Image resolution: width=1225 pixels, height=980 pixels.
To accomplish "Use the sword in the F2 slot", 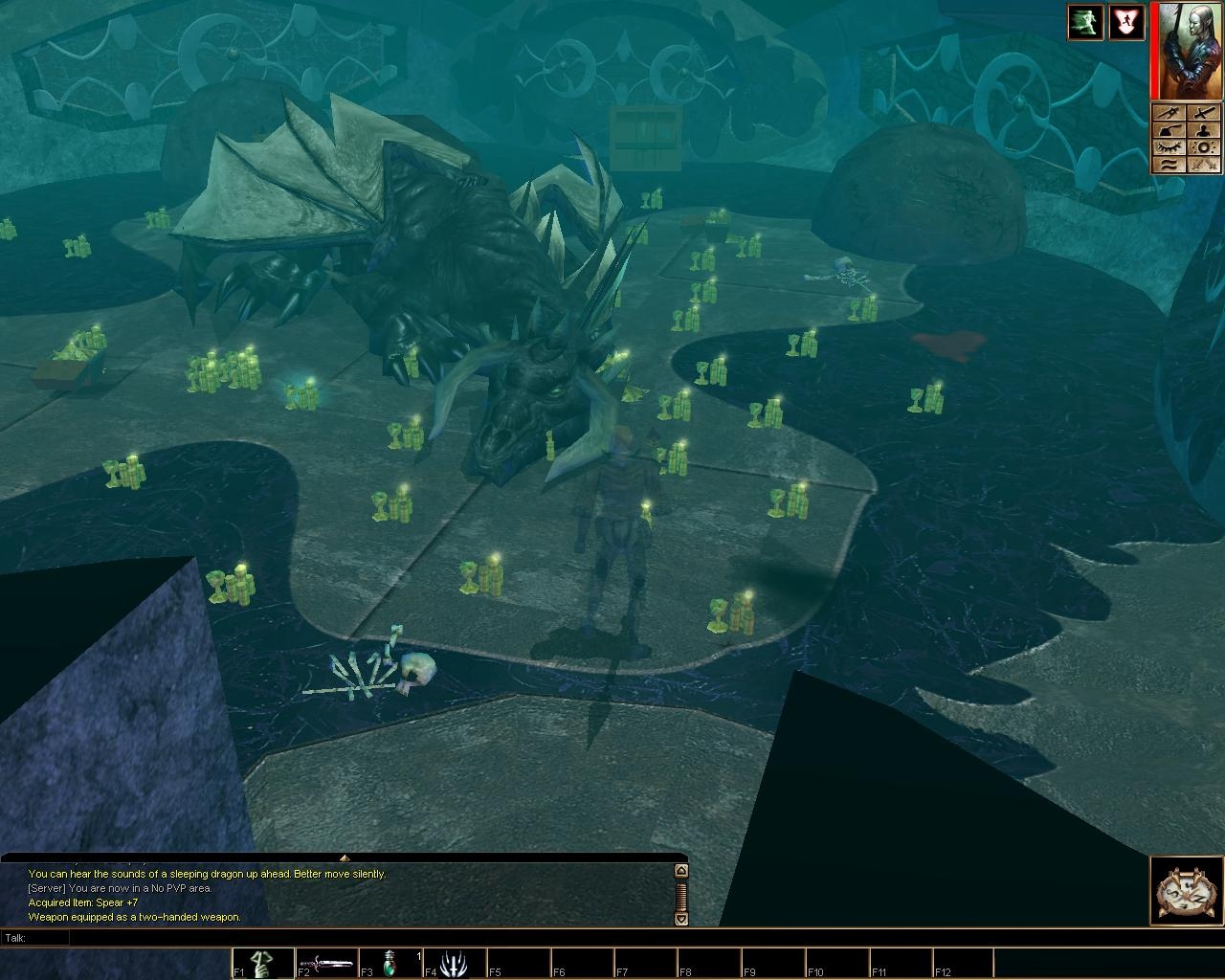I will pos(326,964).
